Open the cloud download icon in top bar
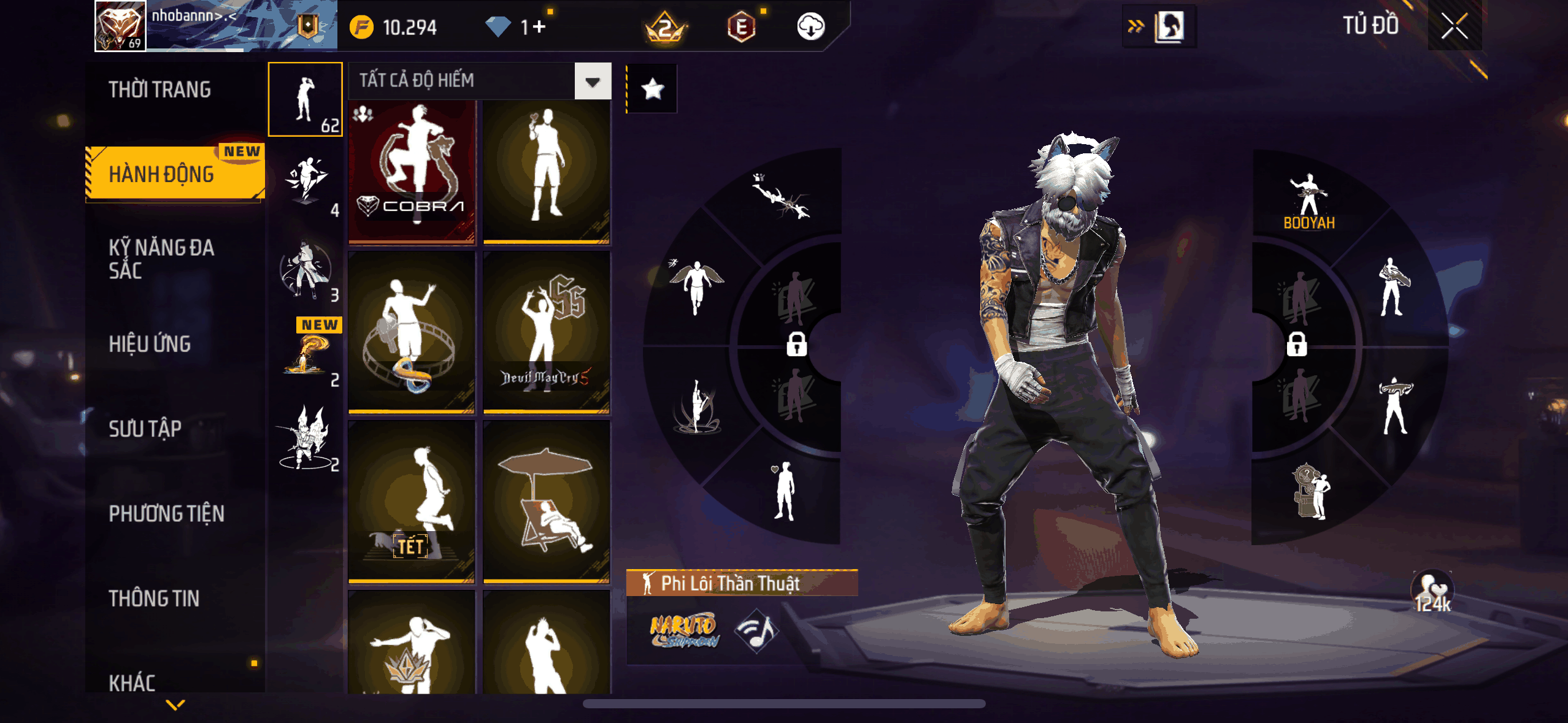 click(x=811, y=27)
